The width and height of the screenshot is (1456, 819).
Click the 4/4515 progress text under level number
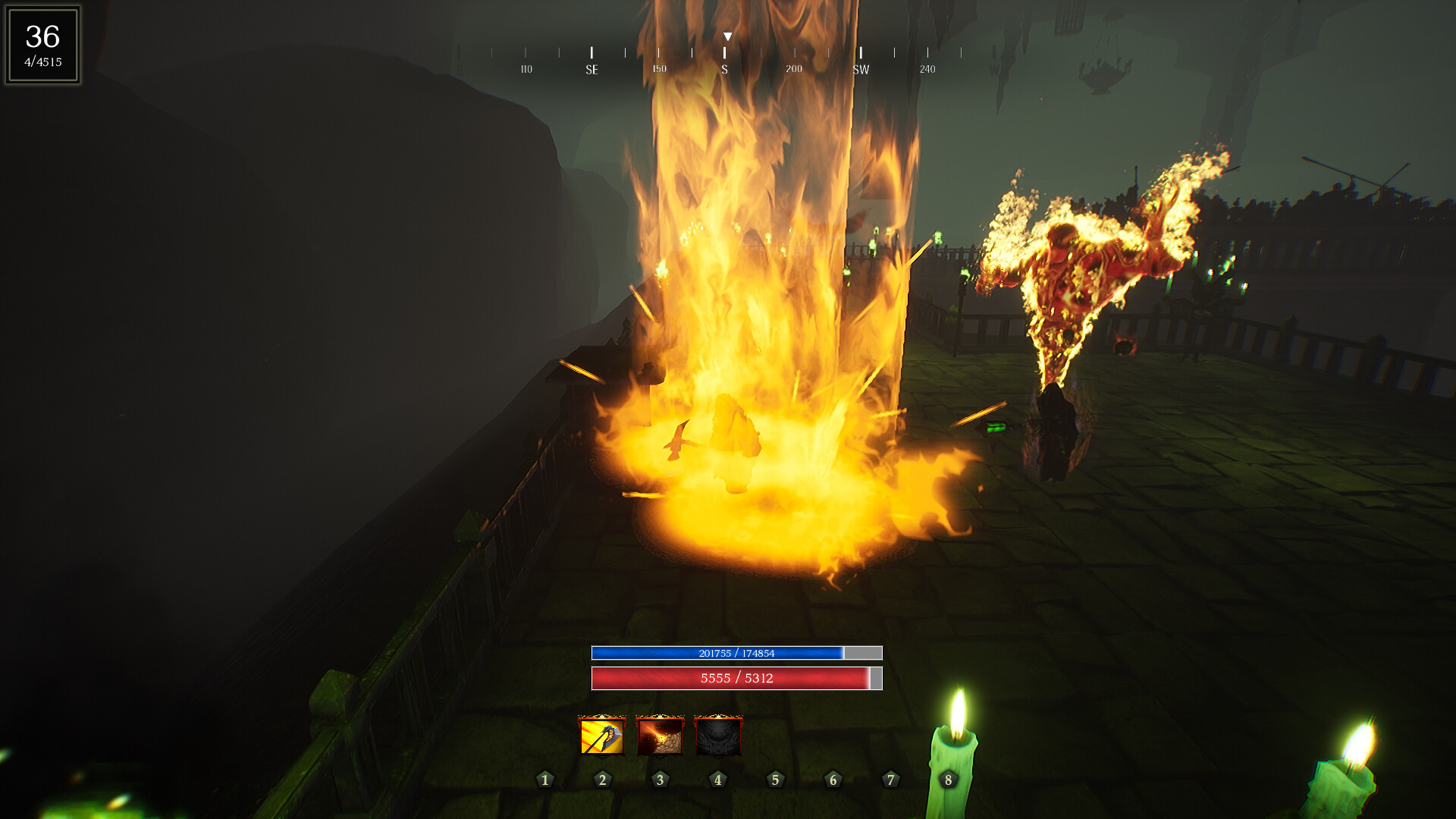click(43, 61)
